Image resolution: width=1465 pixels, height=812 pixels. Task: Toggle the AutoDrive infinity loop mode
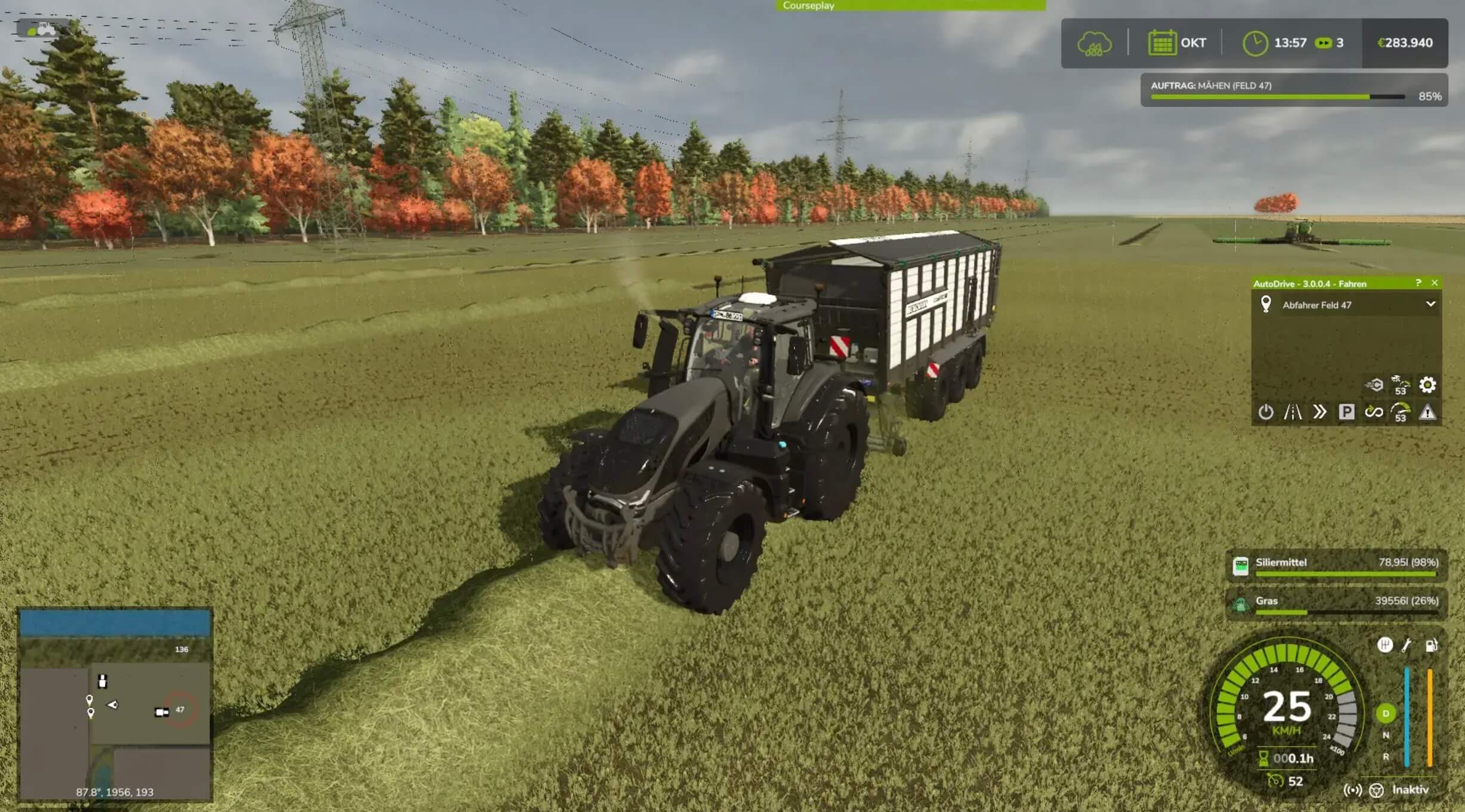click(1374, 412)
